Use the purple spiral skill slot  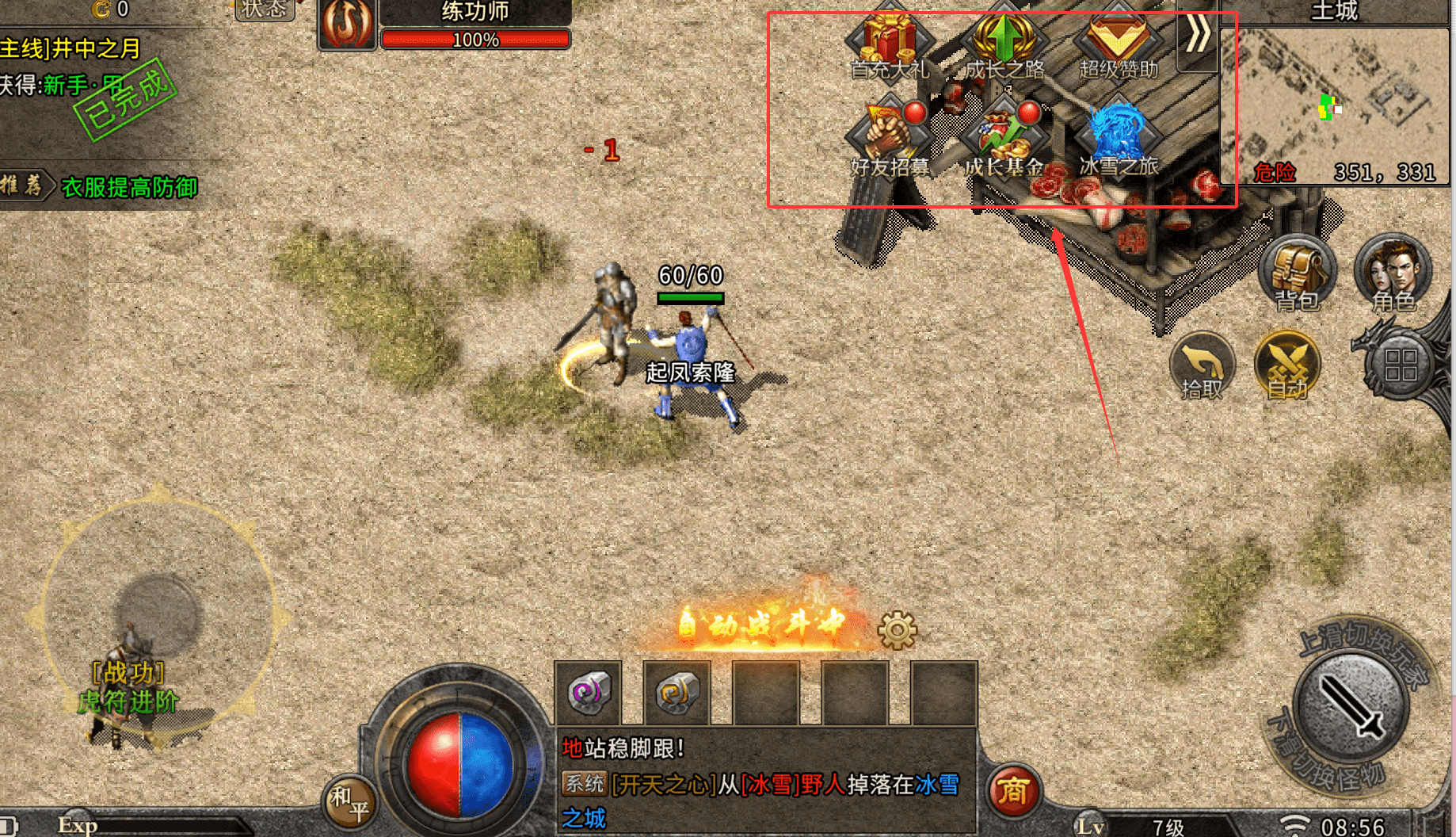pyautogui.click(x=589, y=693)
